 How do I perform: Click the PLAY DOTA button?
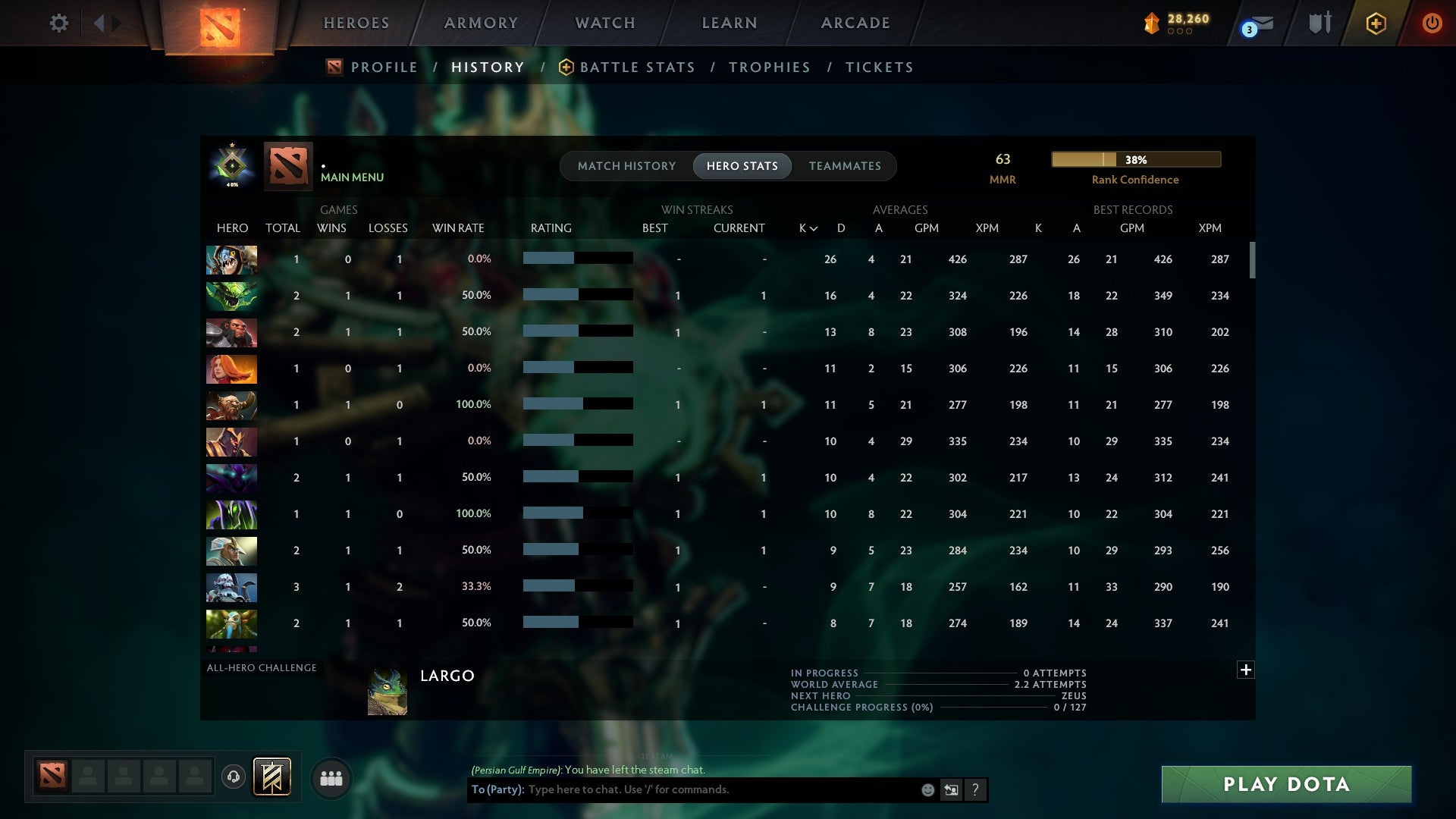[1284, 784]
